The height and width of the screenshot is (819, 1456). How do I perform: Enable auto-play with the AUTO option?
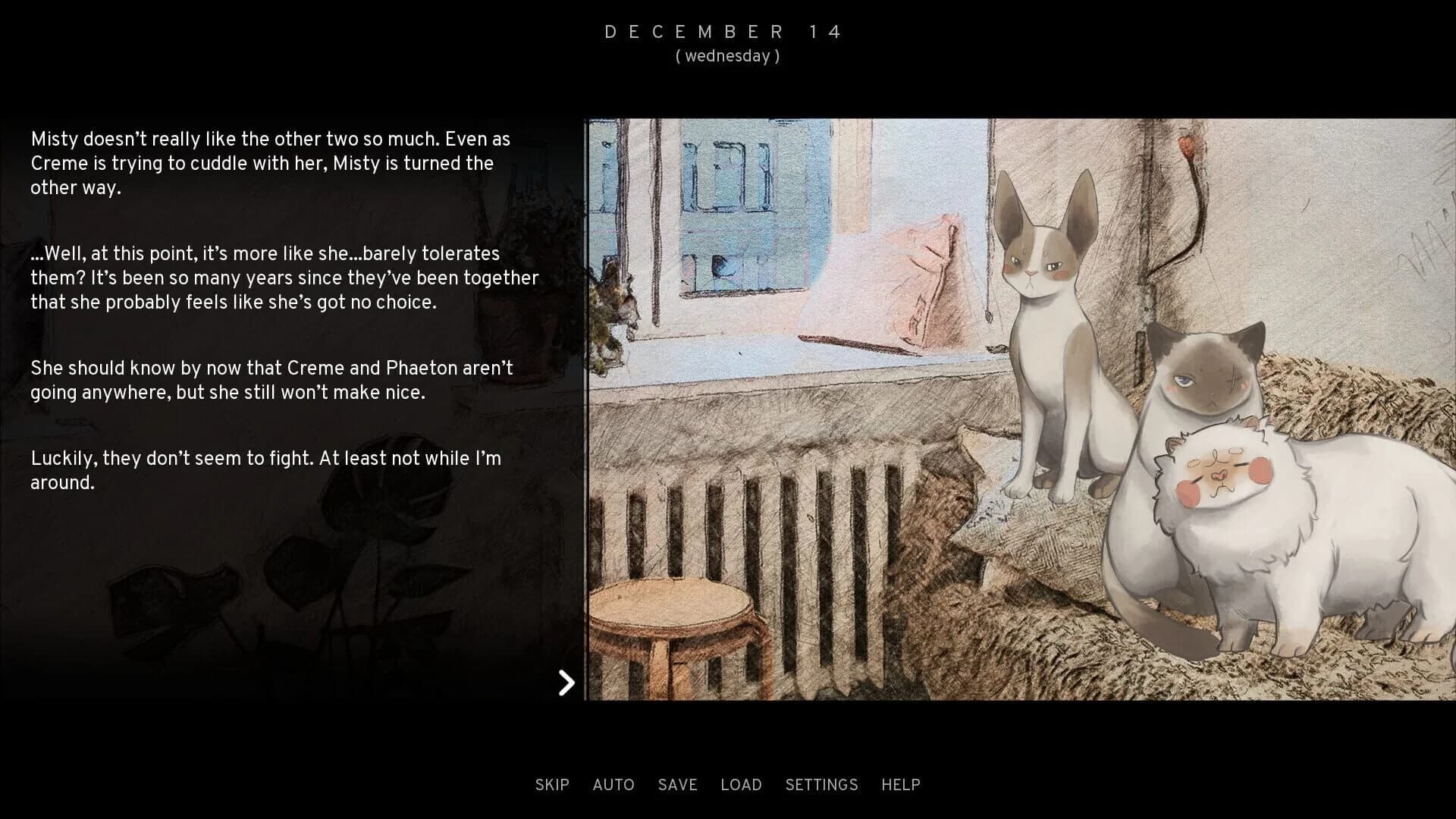pyautogui.click(x=613, y=785)
